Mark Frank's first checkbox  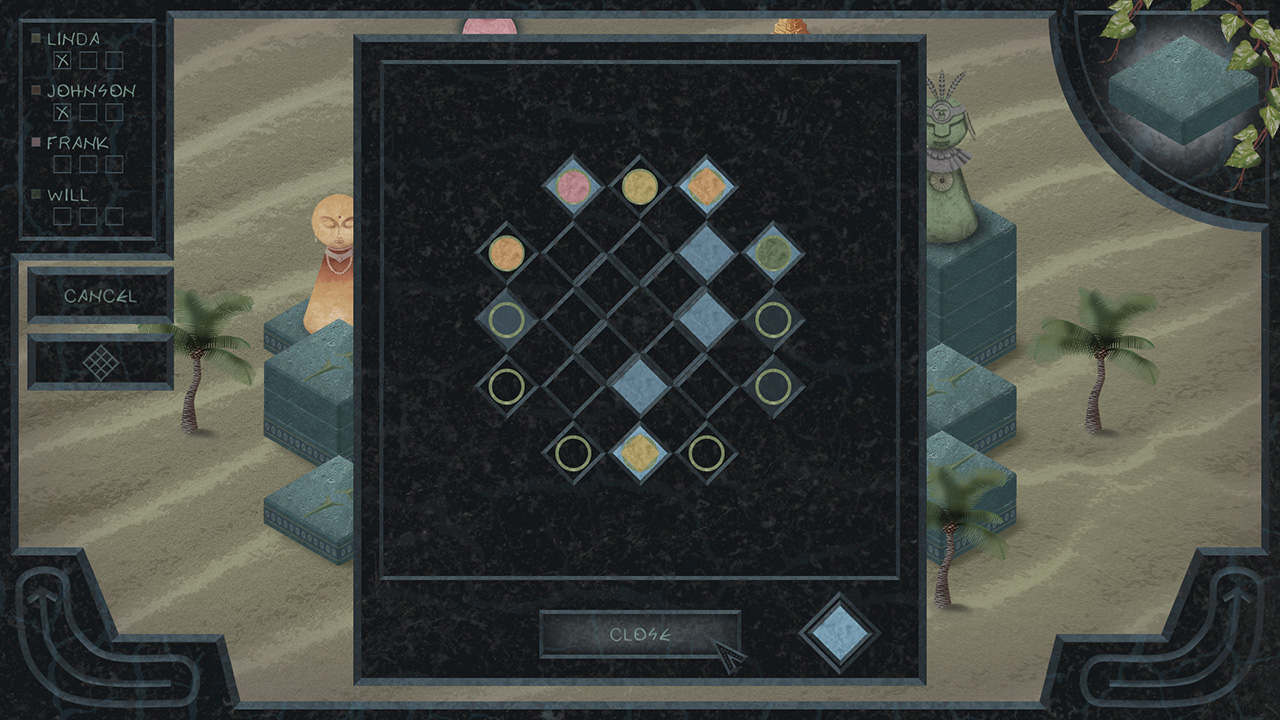click(x=63, y=162)
